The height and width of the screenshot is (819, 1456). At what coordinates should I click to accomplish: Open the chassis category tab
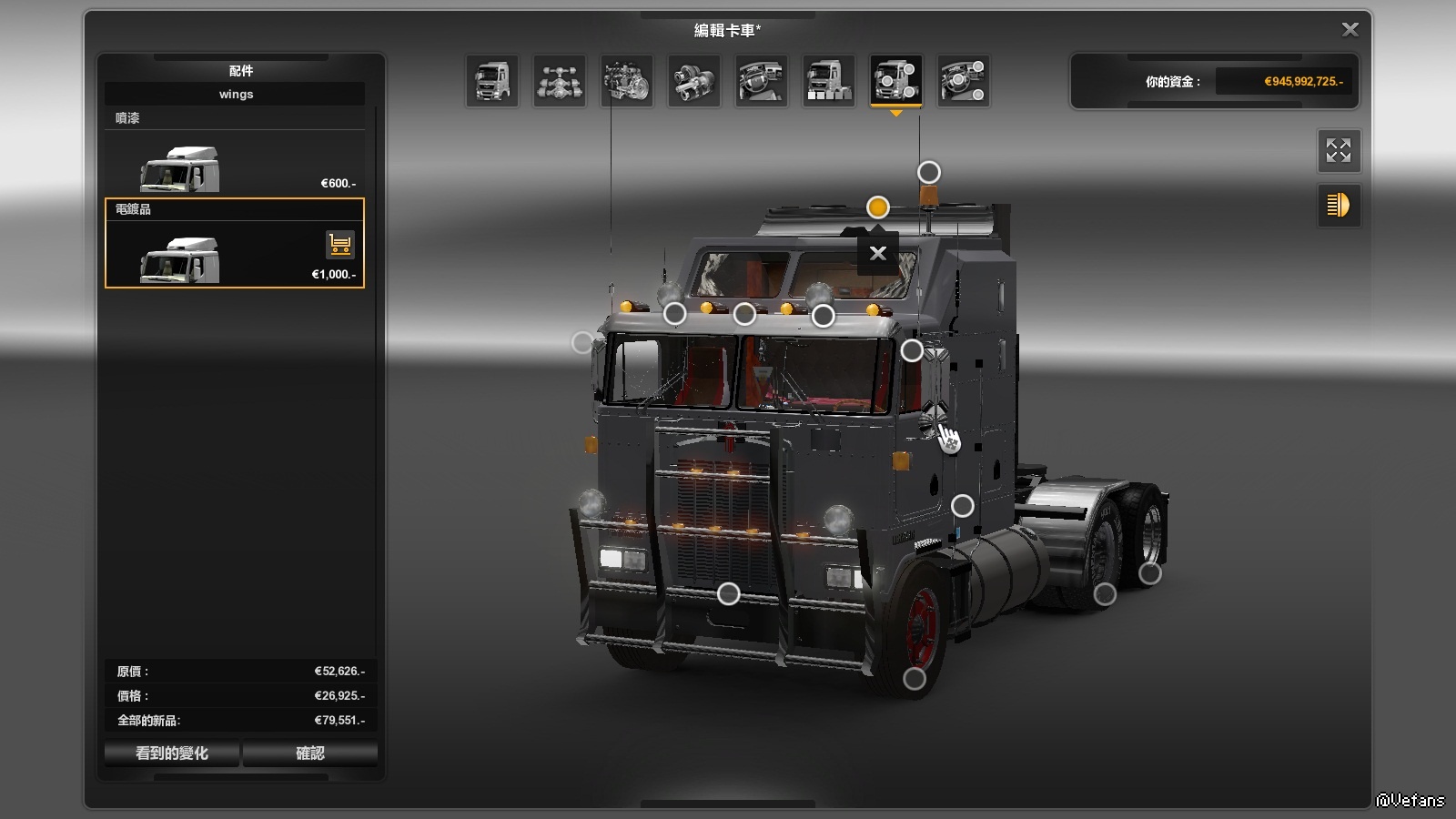point(560,81)
